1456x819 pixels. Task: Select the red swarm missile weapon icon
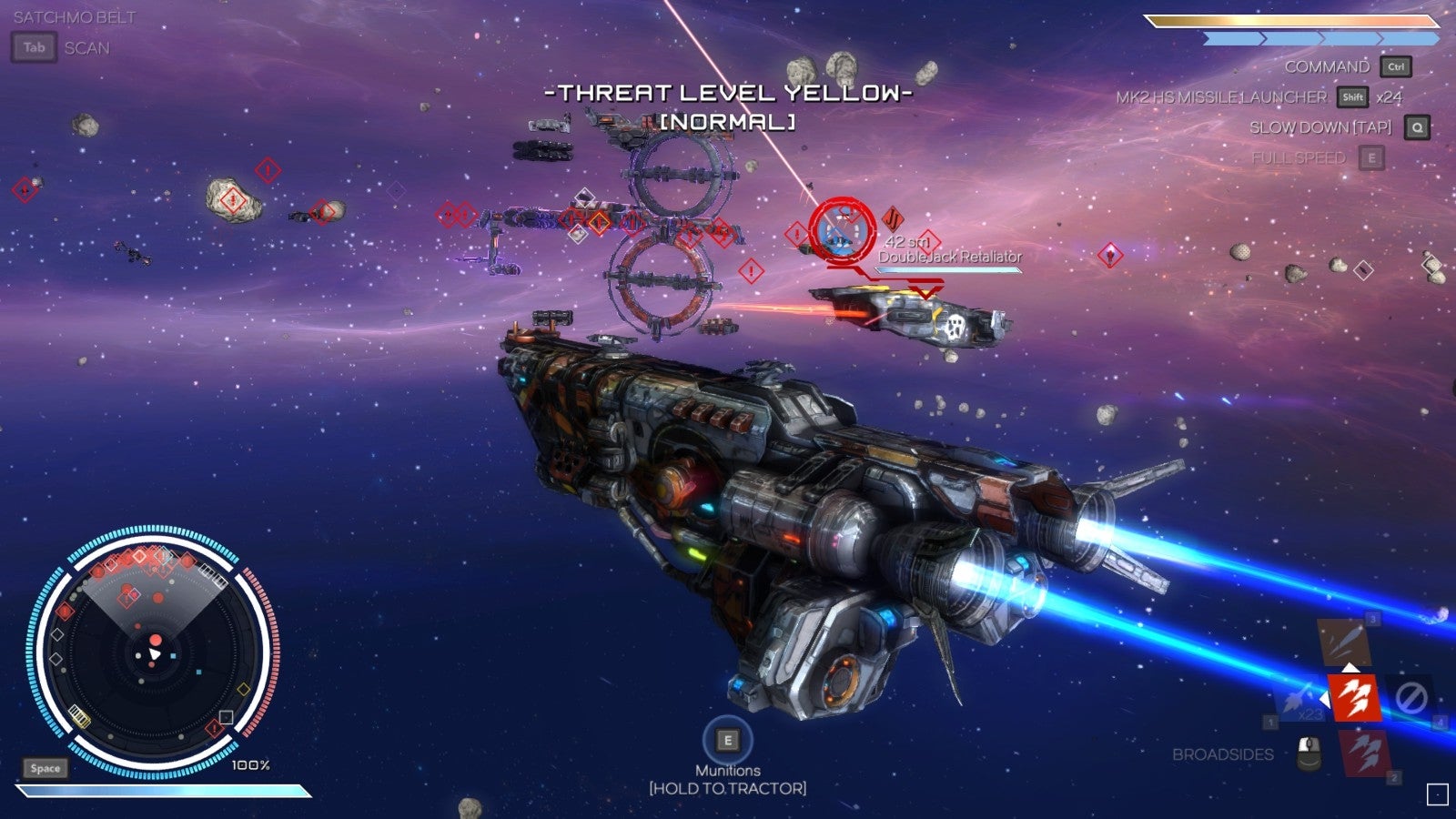click(x=1354, y=698)
